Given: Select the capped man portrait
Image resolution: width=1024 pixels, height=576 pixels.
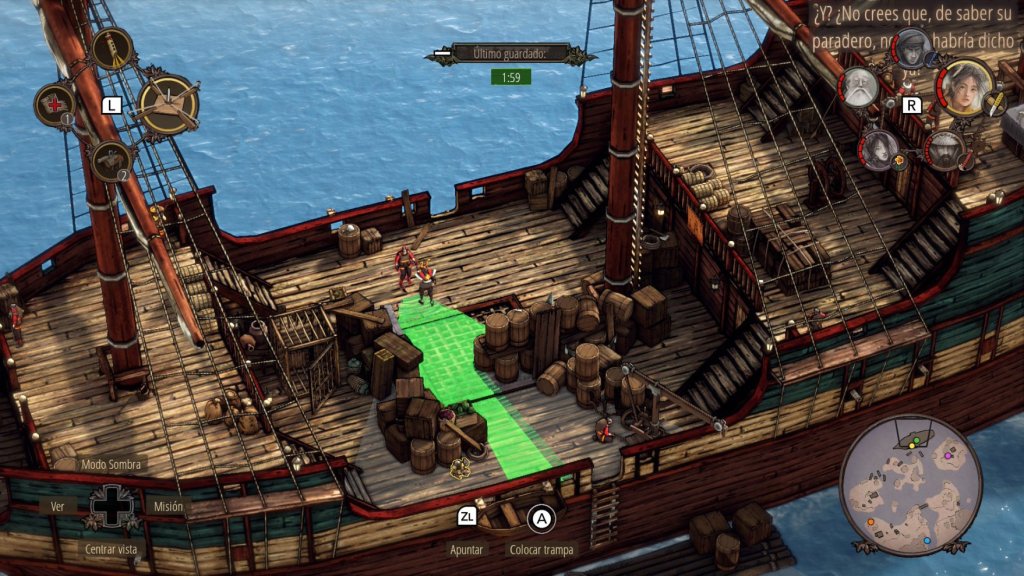Looking at the screenshot, I should (912, 46).
